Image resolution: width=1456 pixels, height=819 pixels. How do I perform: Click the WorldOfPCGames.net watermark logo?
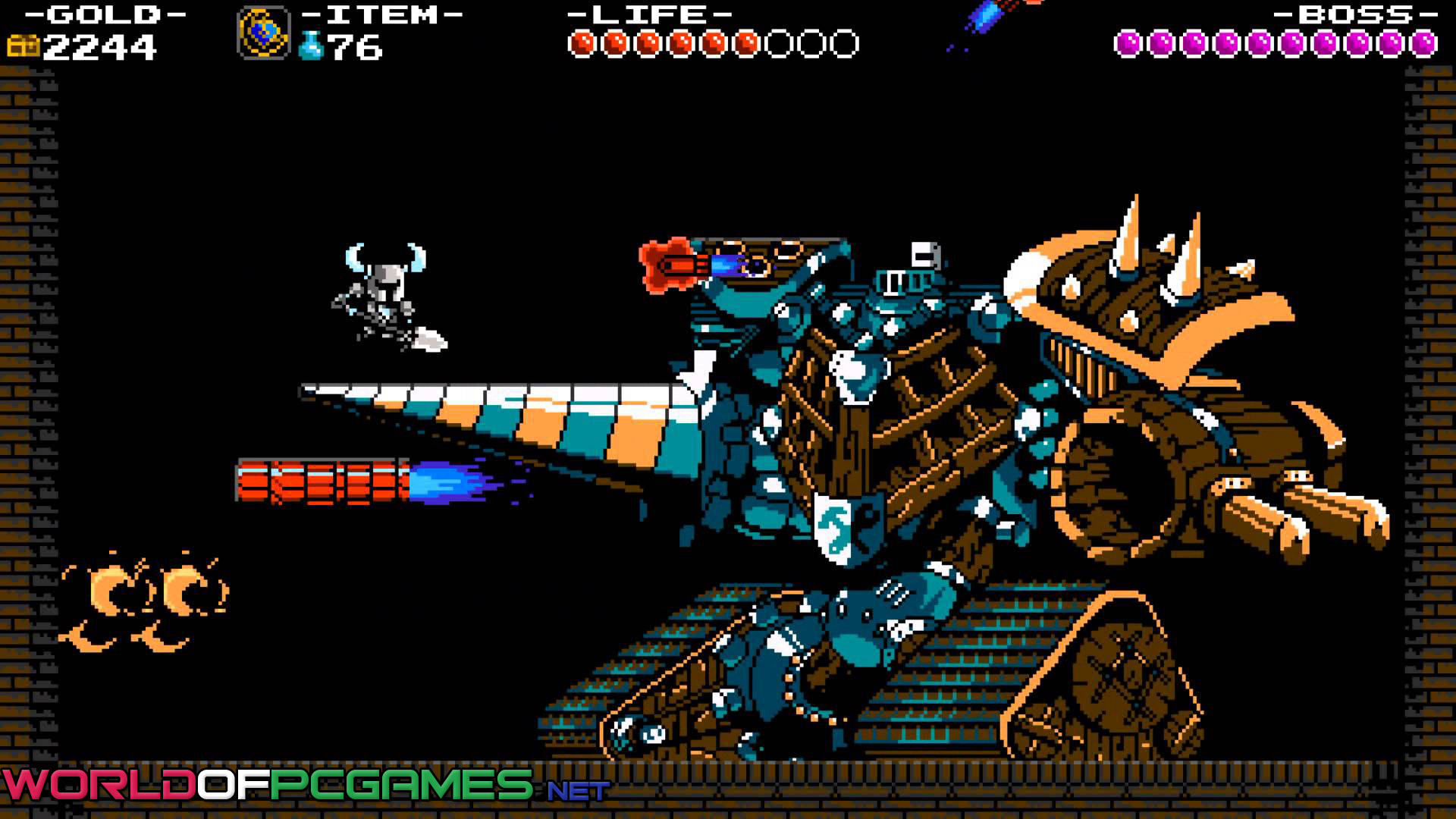point(305,786)
